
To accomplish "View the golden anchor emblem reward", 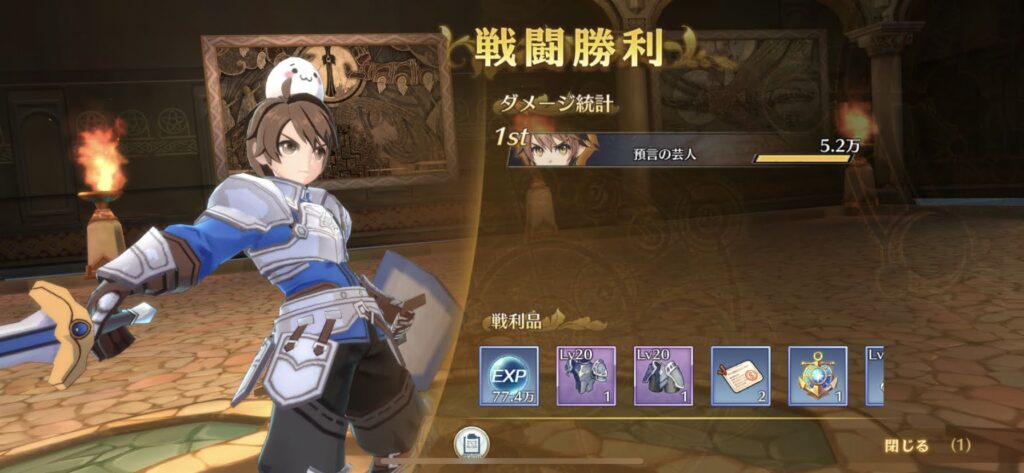I will tap(817, 377).
